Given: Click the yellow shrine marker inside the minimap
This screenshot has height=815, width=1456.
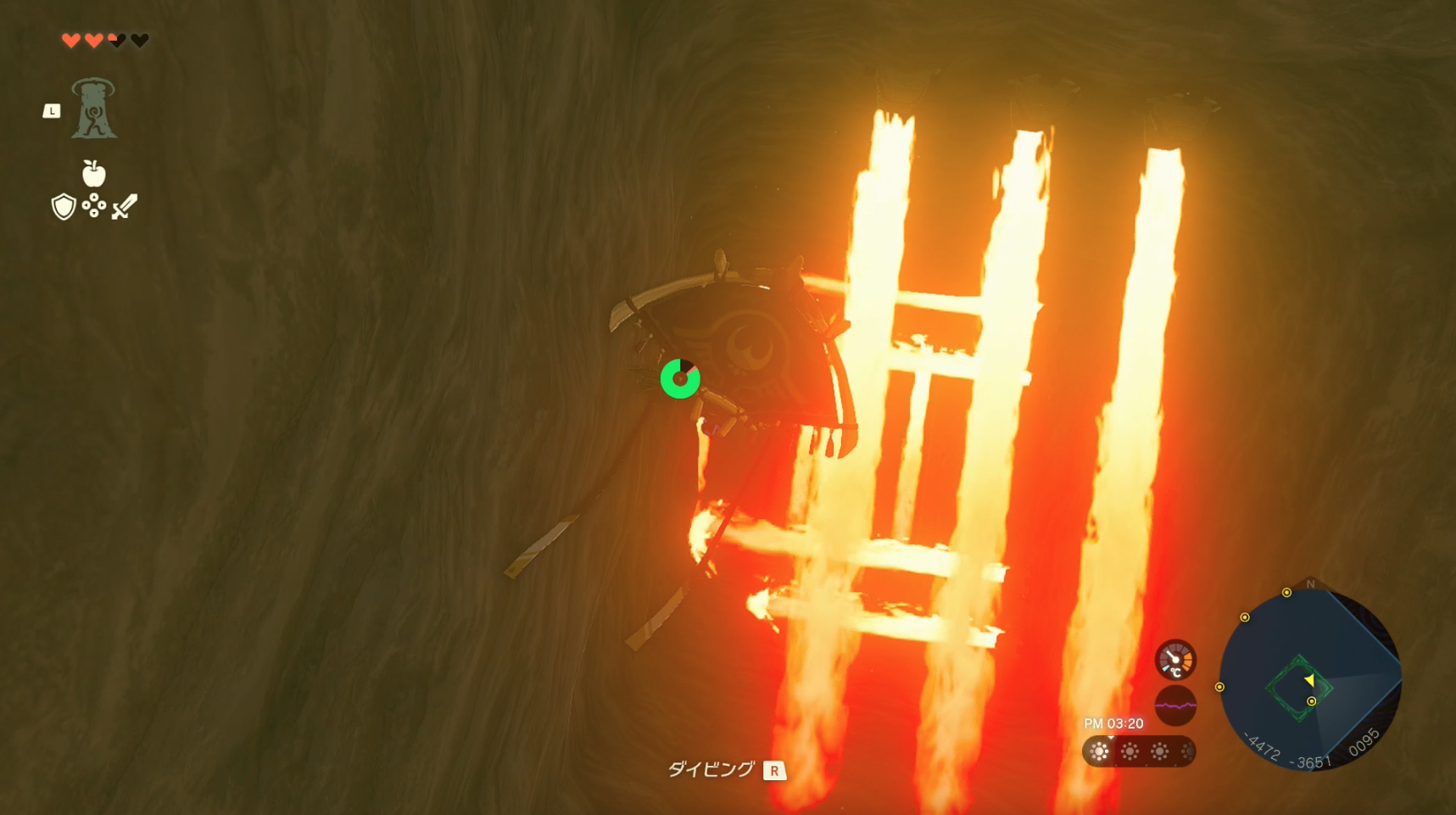Looking at the screenshot, I should (x=1312, y=701).
